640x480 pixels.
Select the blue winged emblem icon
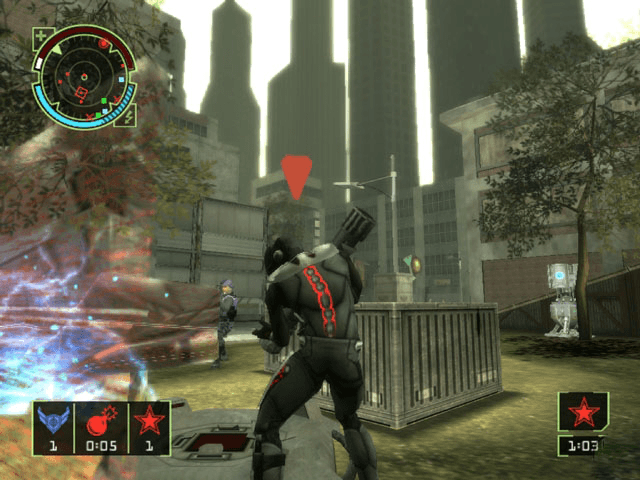[x=50, y=419]
